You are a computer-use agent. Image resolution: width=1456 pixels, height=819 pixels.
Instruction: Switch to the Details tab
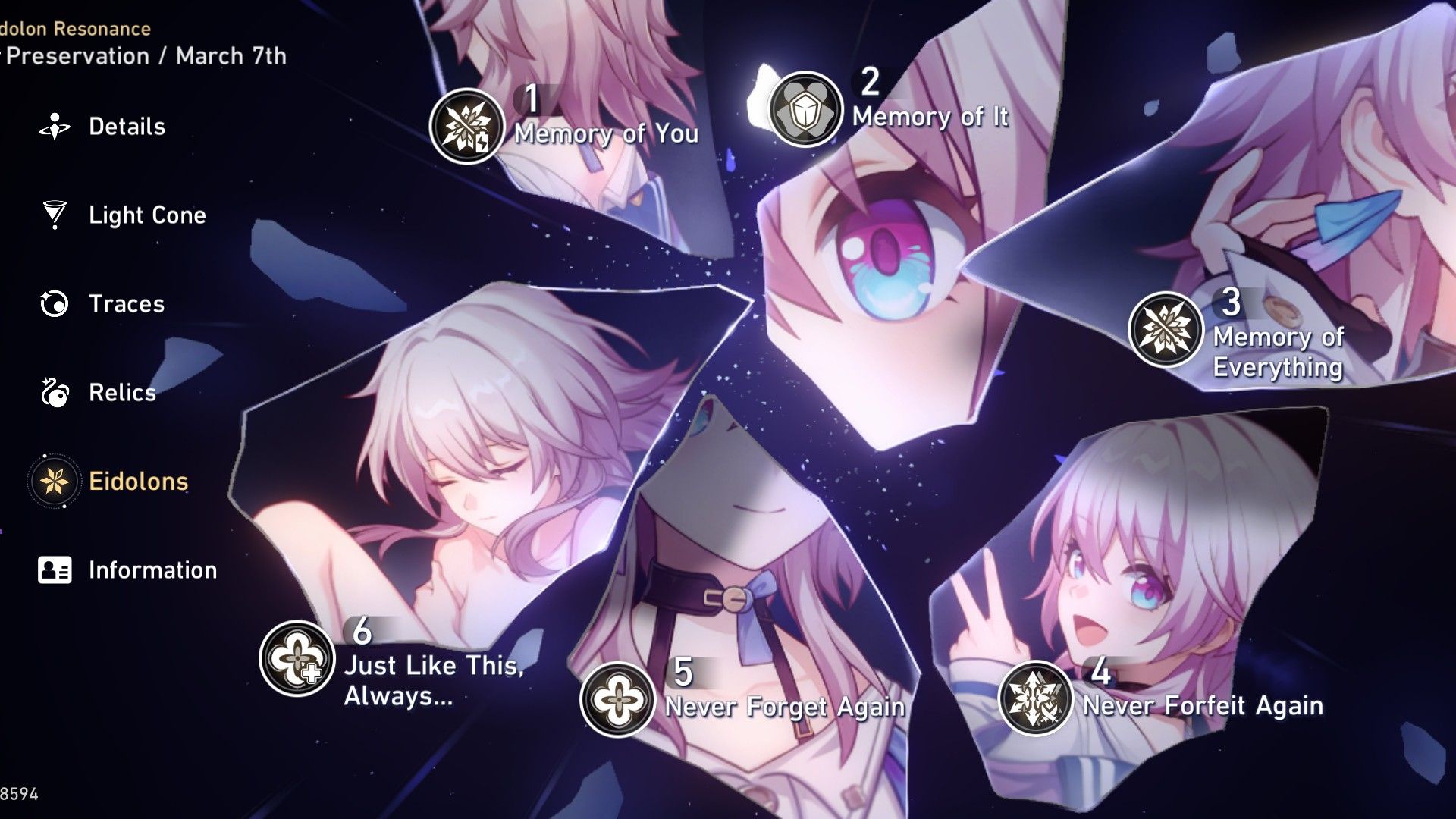127,126
